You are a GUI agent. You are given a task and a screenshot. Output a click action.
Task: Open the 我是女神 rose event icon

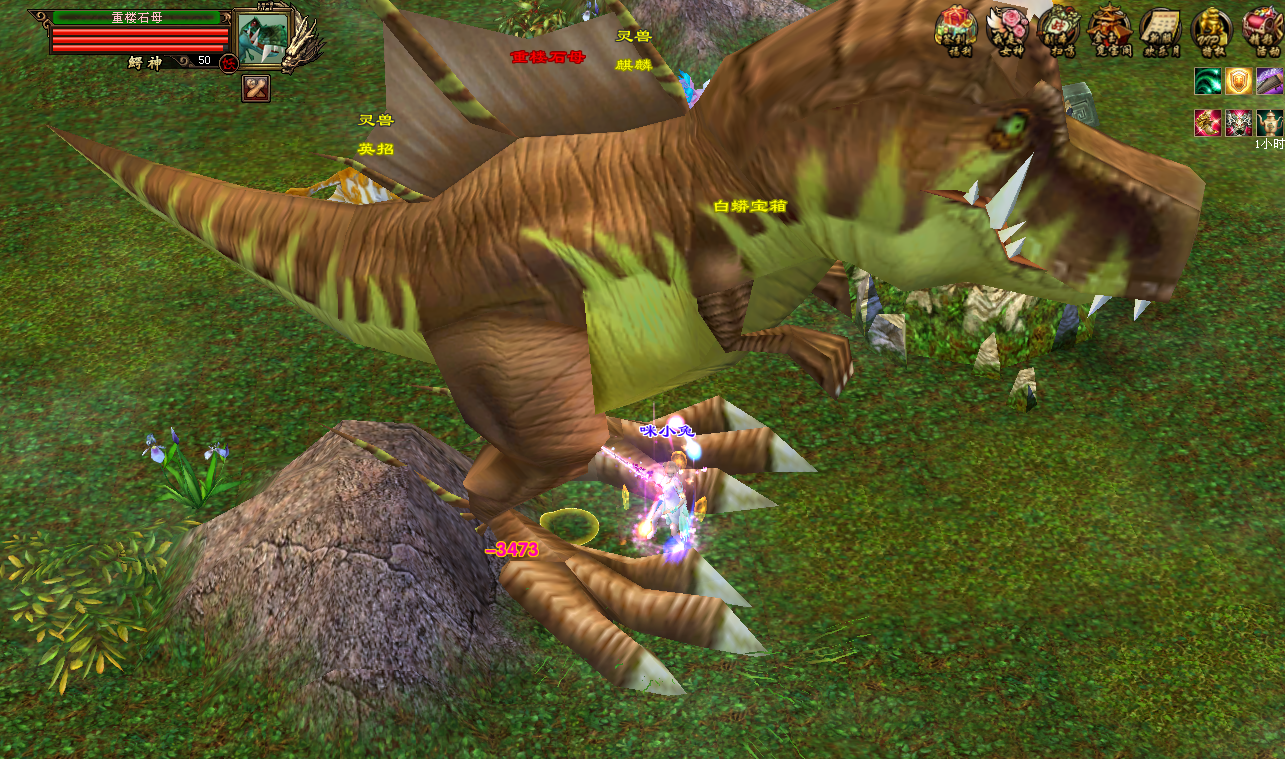(1007, 28)
